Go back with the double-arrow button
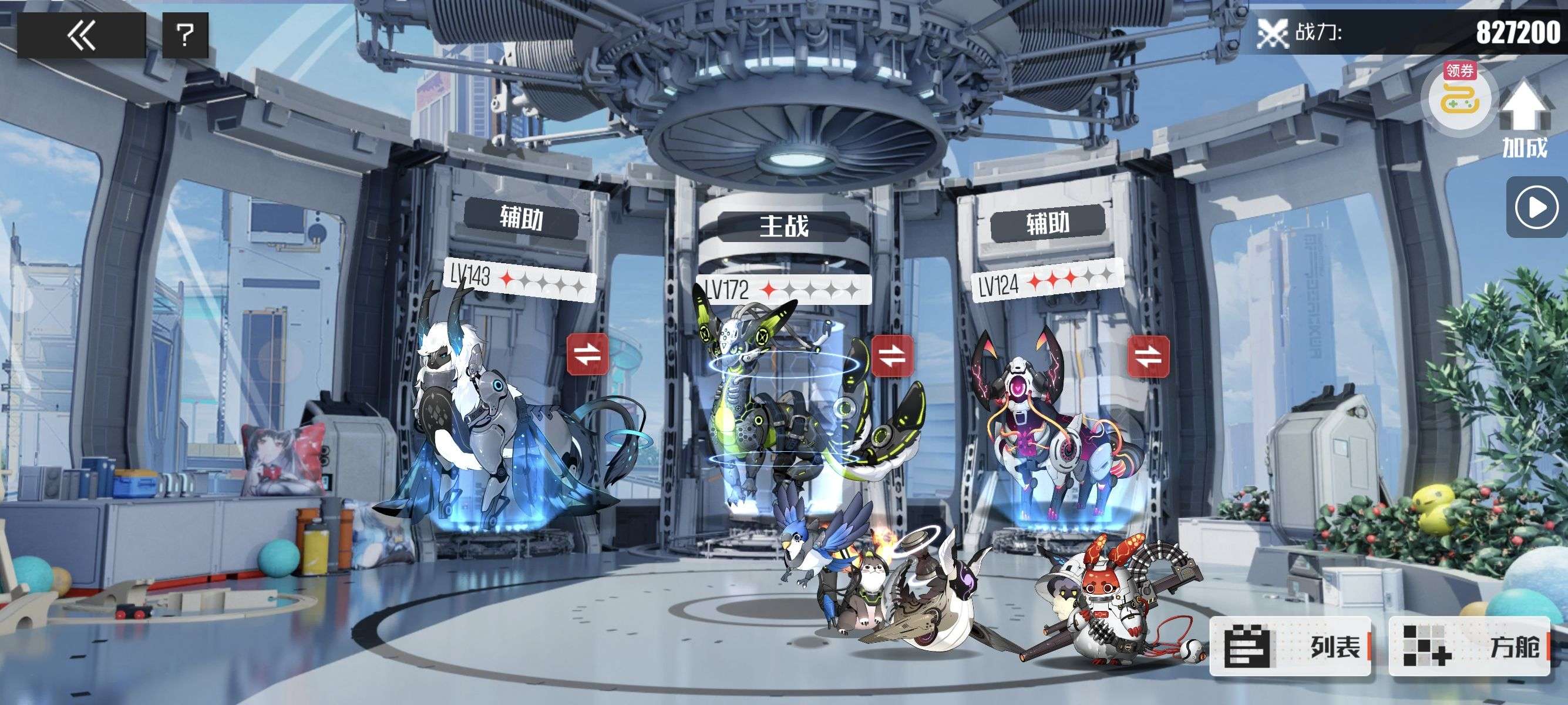 (x=81, y=35)
